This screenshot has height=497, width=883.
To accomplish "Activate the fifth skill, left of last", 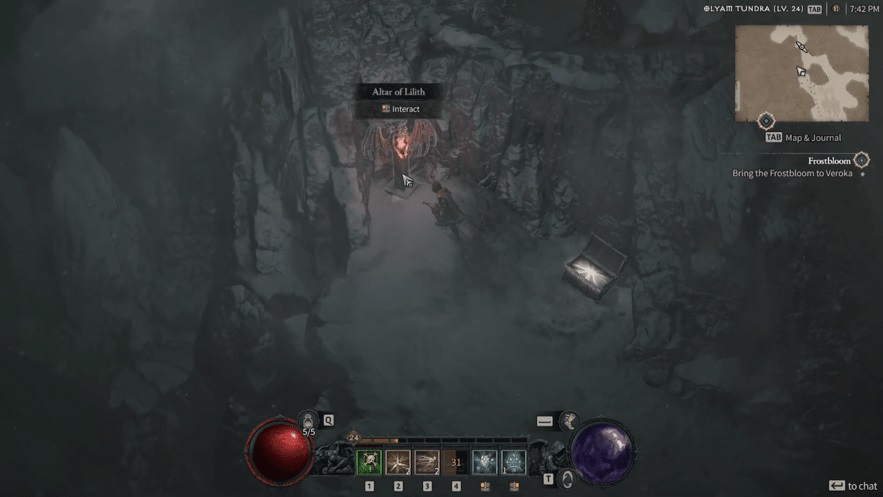I will pyautogui.click(x=485, y=462).
